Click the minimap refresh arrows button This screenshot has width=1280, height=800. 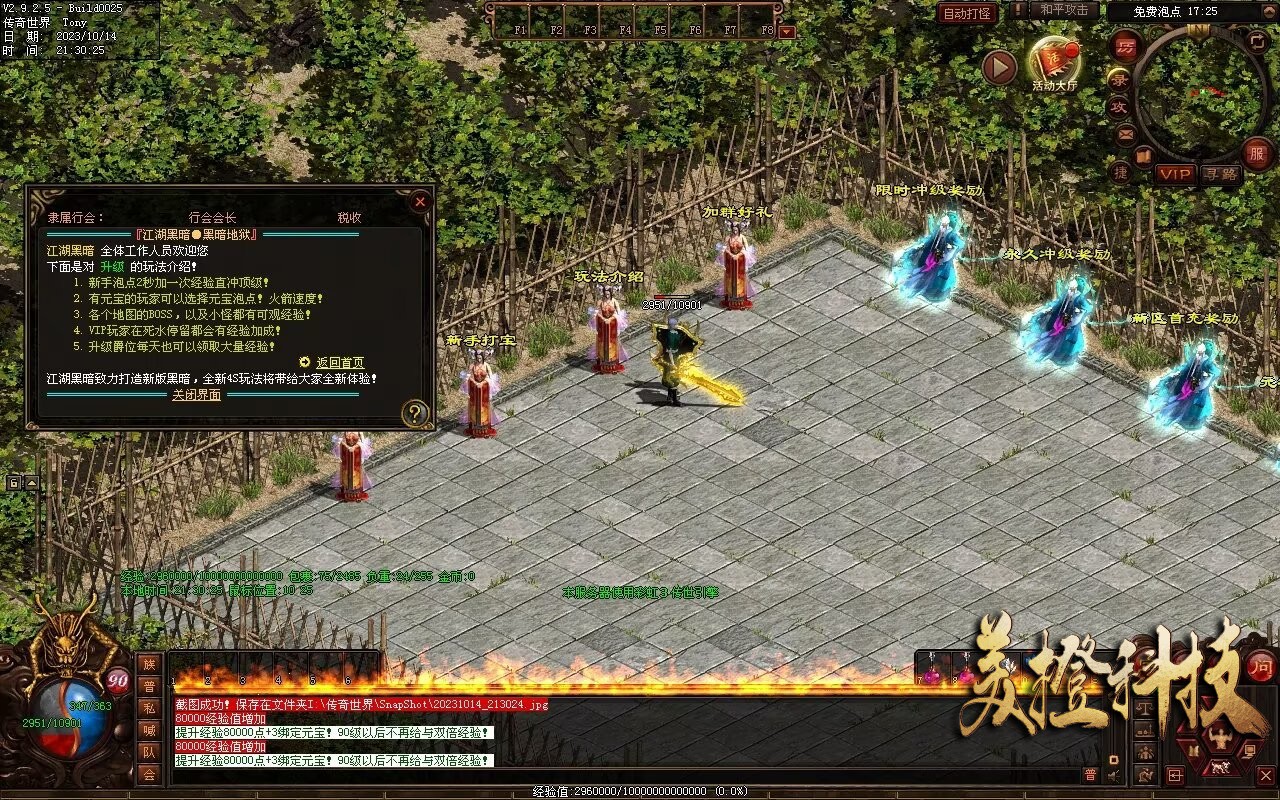pyautogui.click(x=1257, y=40)
